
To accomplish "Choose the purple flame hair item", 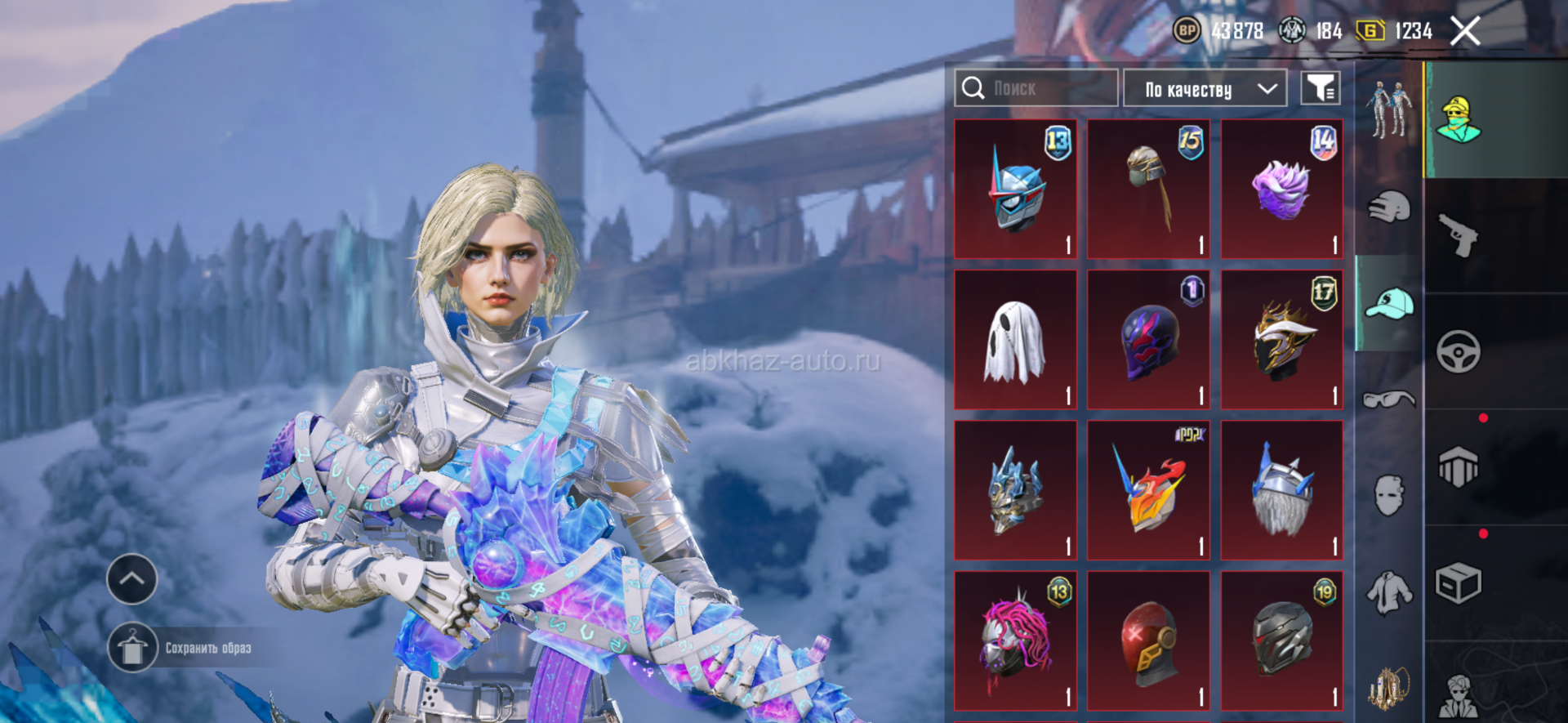I will click(x=1281, y=190).
